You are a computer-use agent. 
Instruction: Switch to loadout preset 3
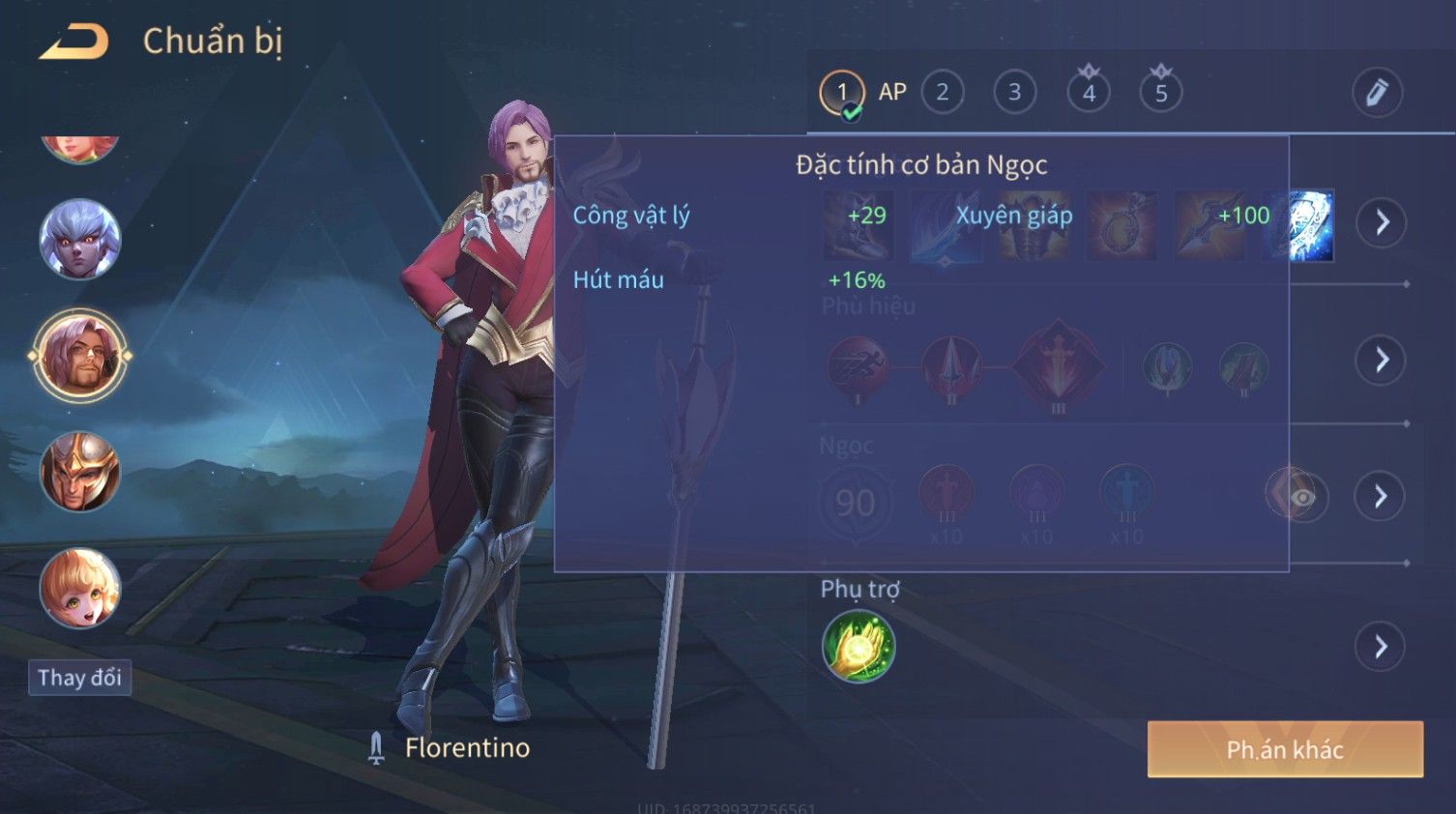point(1014,93)
